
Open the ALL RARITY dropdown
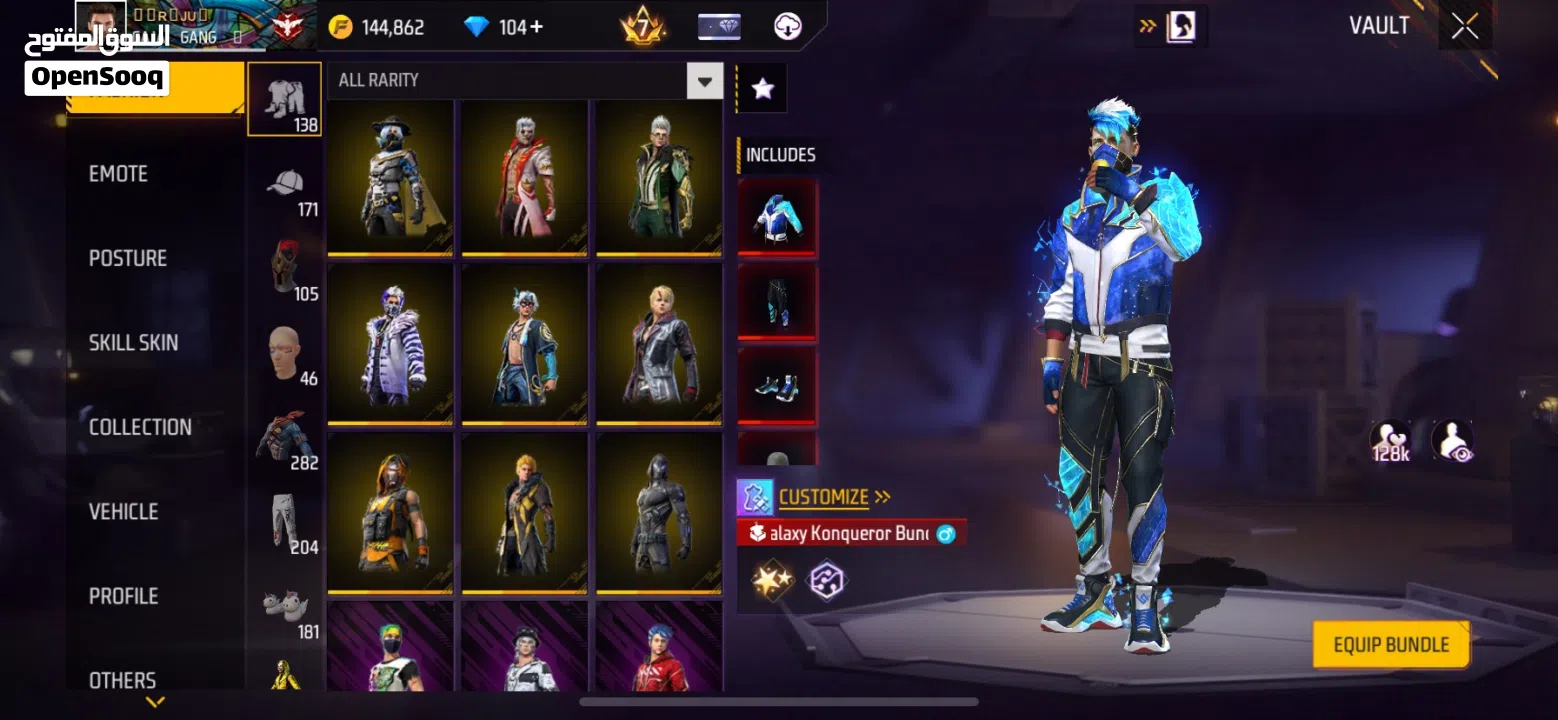(x=704, y=81)
